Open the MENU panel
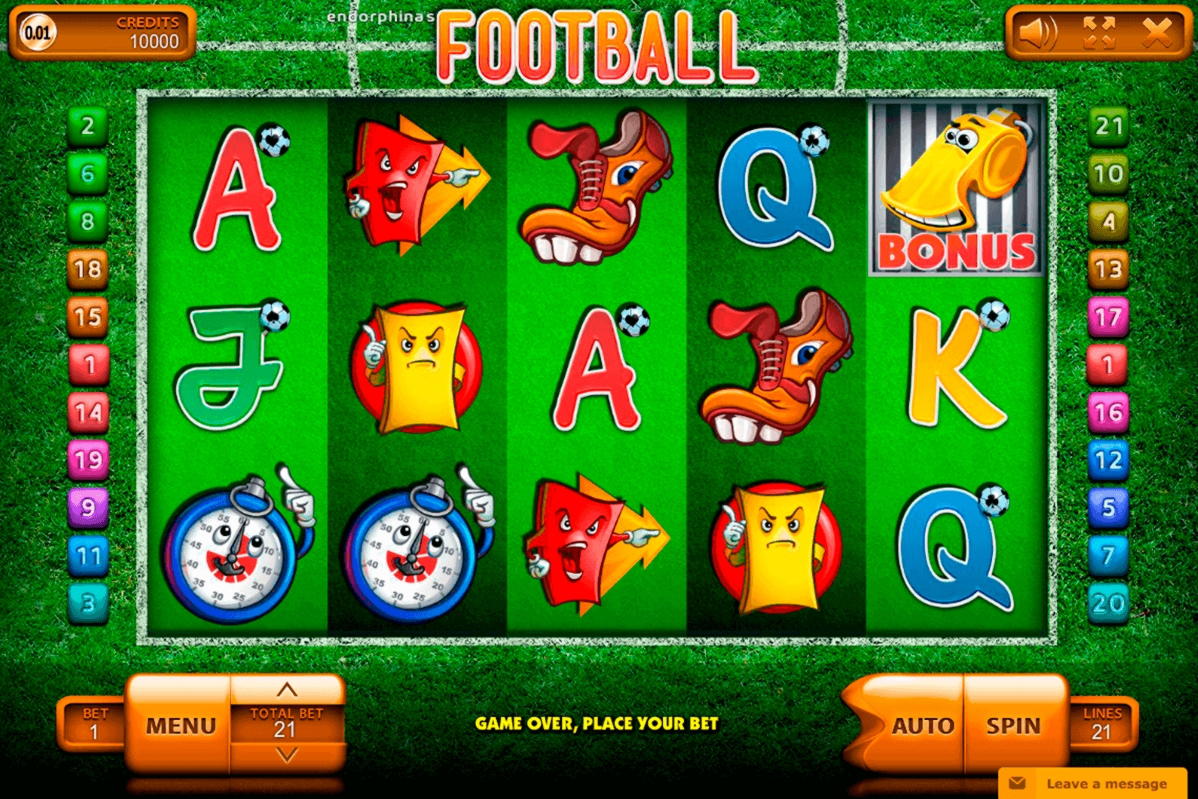The width and height of the screenshot is (1198, 799). (181, 725)
